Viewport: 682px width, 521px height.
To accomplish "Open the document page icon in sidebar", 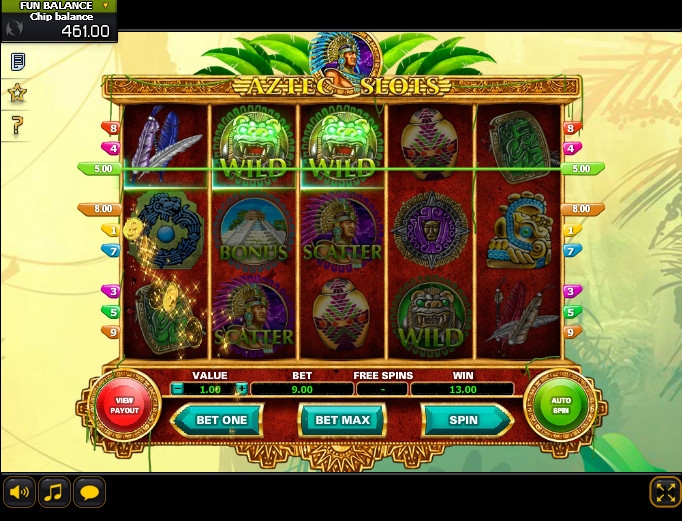I will (17, 62).
